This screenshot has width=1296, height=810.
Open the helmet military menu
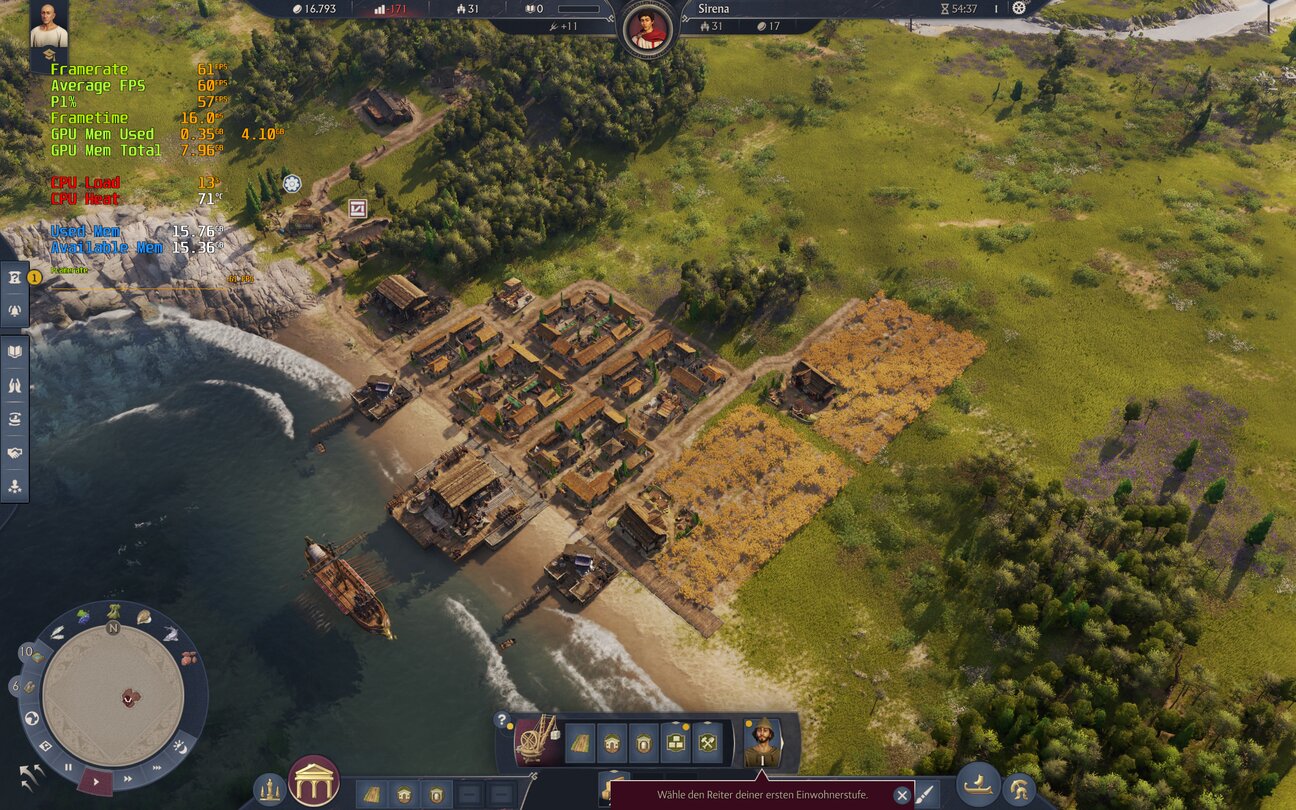(x=1019, y=790)
